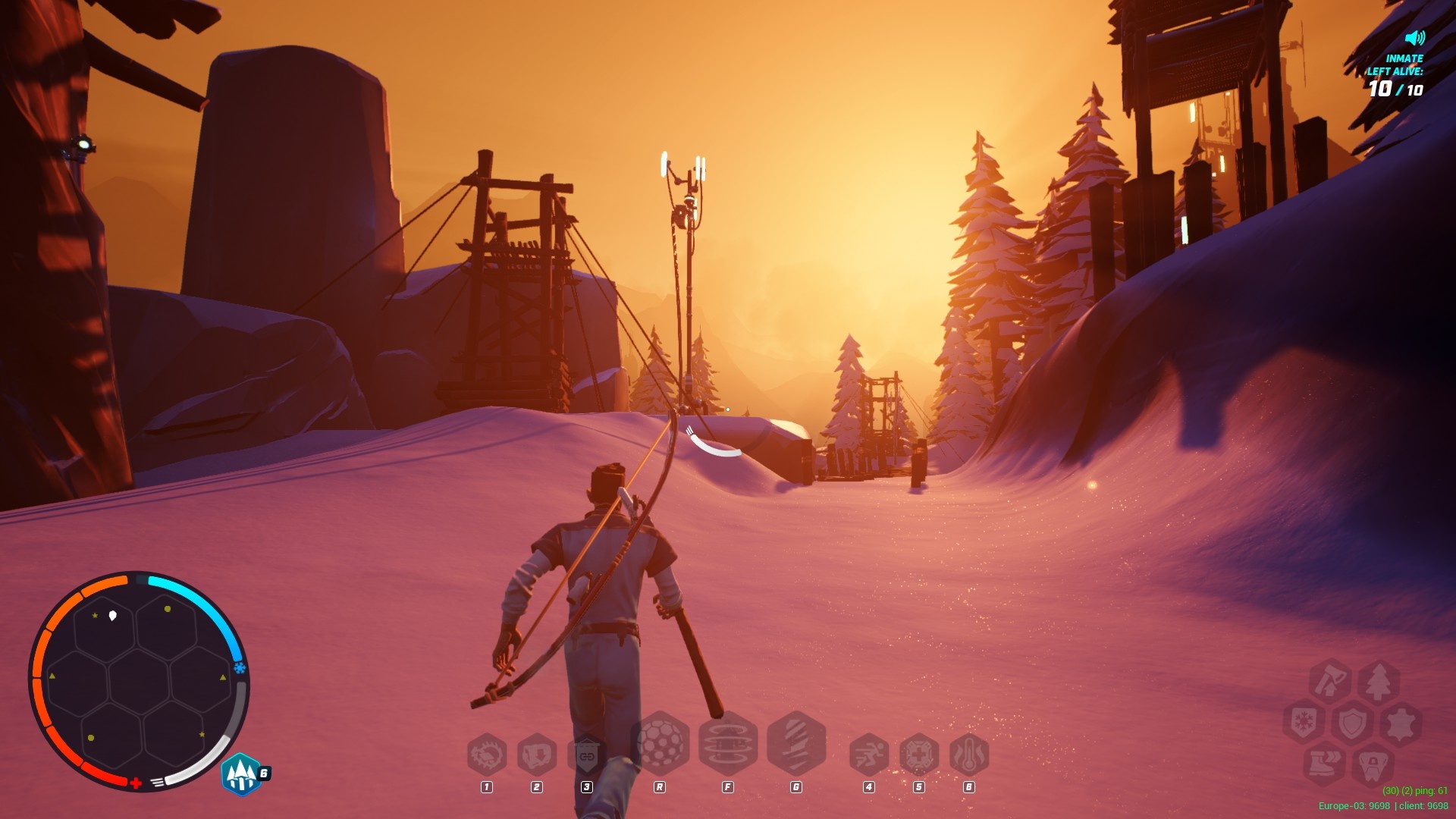Open the wood resource badge showing 6

pyautogui.click(x=241, y=773)
